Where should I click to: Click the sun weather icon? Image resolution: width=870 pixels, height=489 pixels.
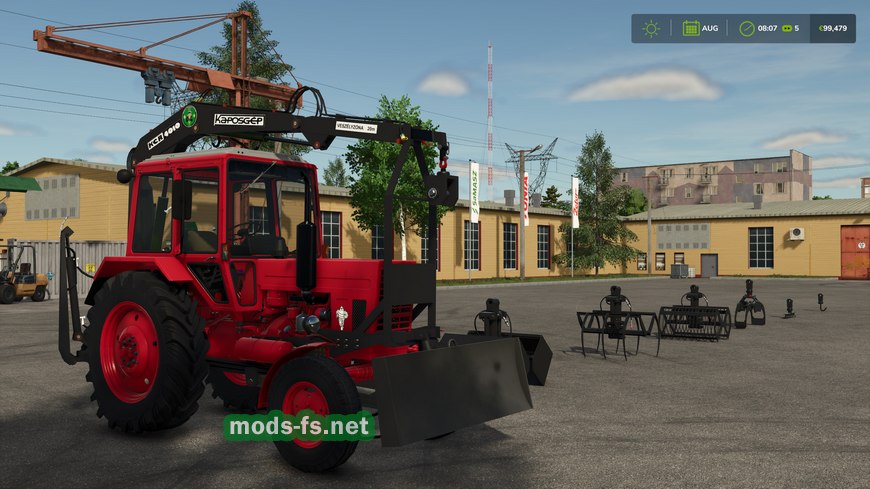coord(651,28)
